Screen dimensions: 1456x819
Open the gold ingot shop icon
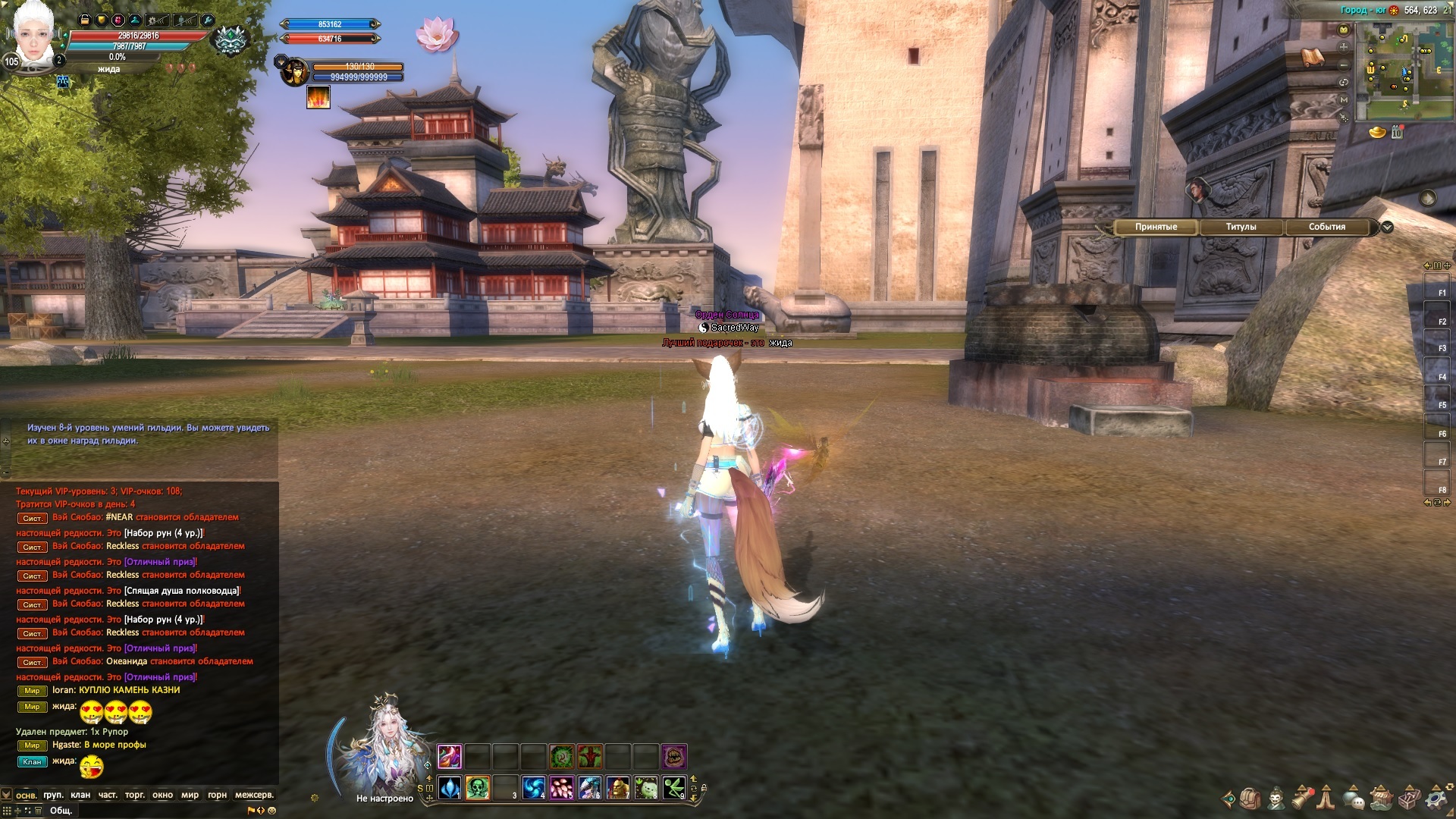[x=1377, y=133]
